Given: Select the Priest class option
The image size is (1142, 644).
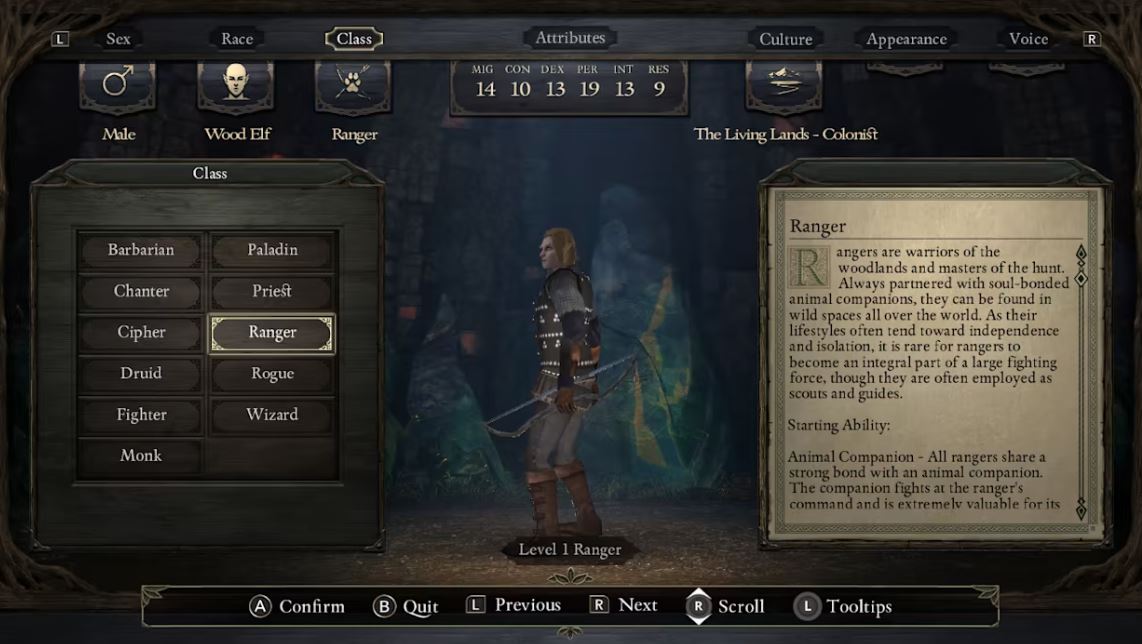Looking at the screenshot, I should (272, 291).
